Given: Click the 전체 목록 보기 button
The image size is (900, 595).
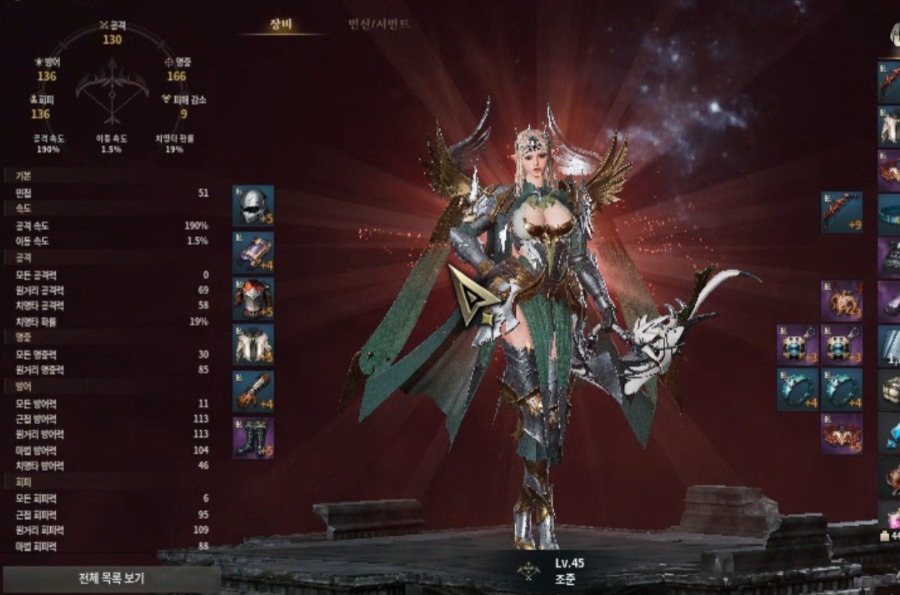Looking at the screenshot, I should tap(110, 578).
